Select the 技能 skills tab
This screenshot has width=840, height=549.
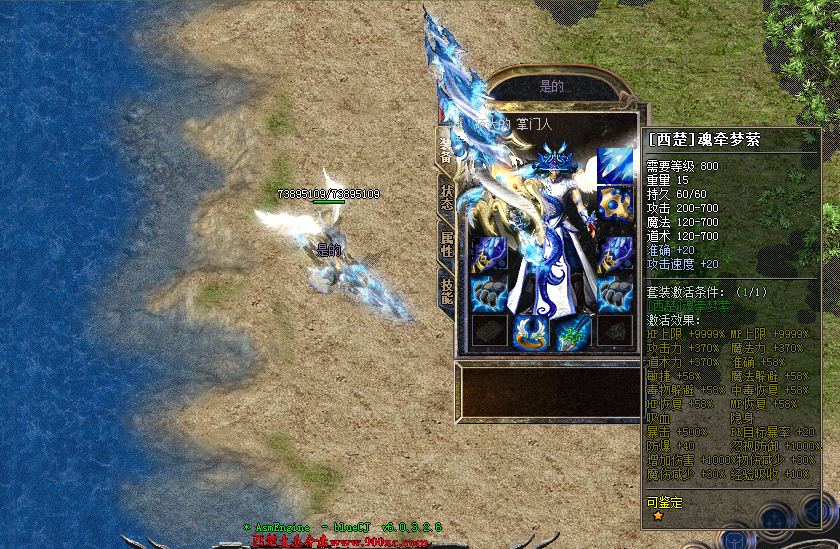point(445,291)
